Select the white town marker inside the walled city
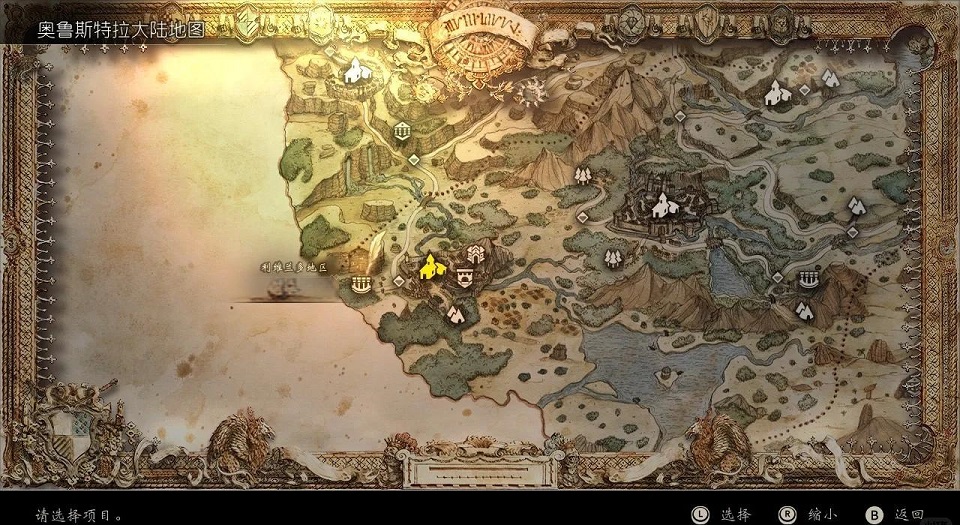960x525 pixels. click(661, 207)
